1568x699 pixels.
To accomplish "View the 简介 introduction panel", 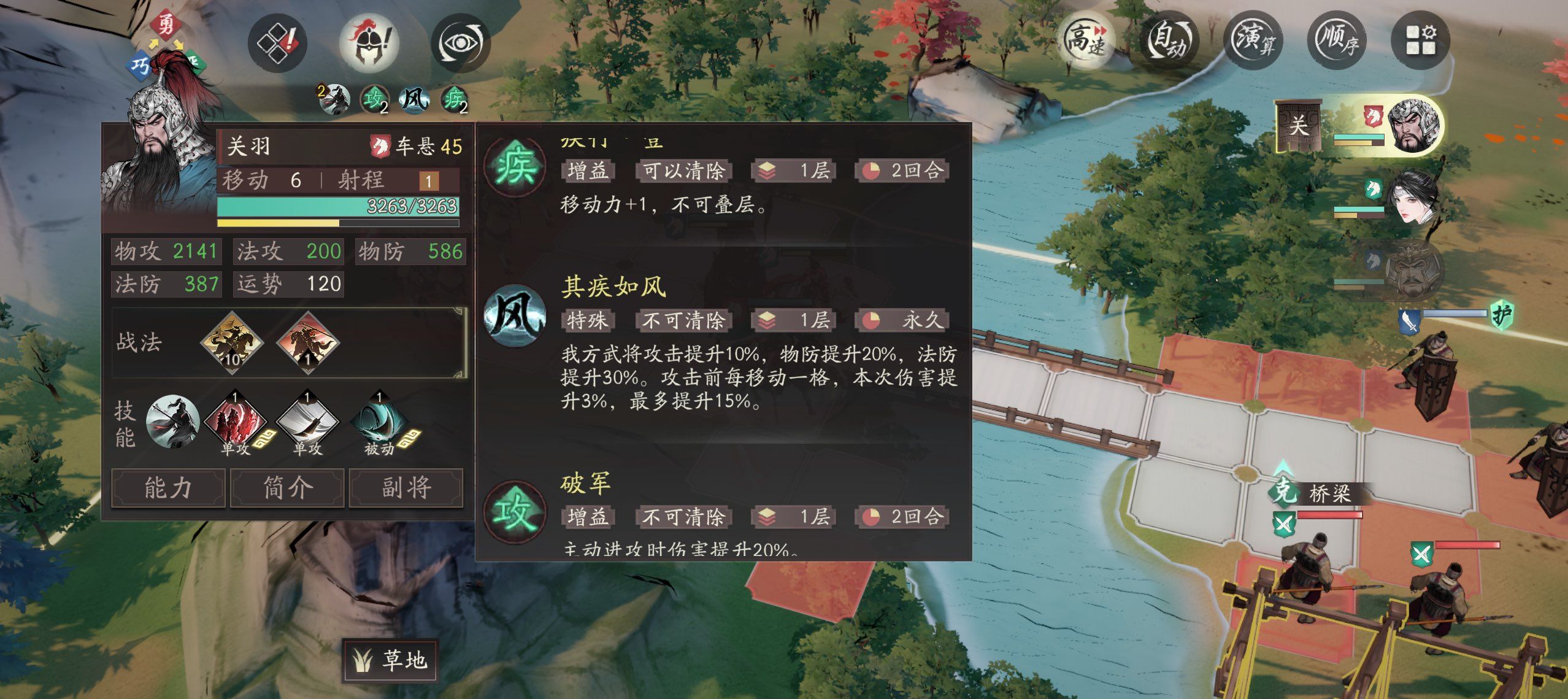I will coord(287,487).
